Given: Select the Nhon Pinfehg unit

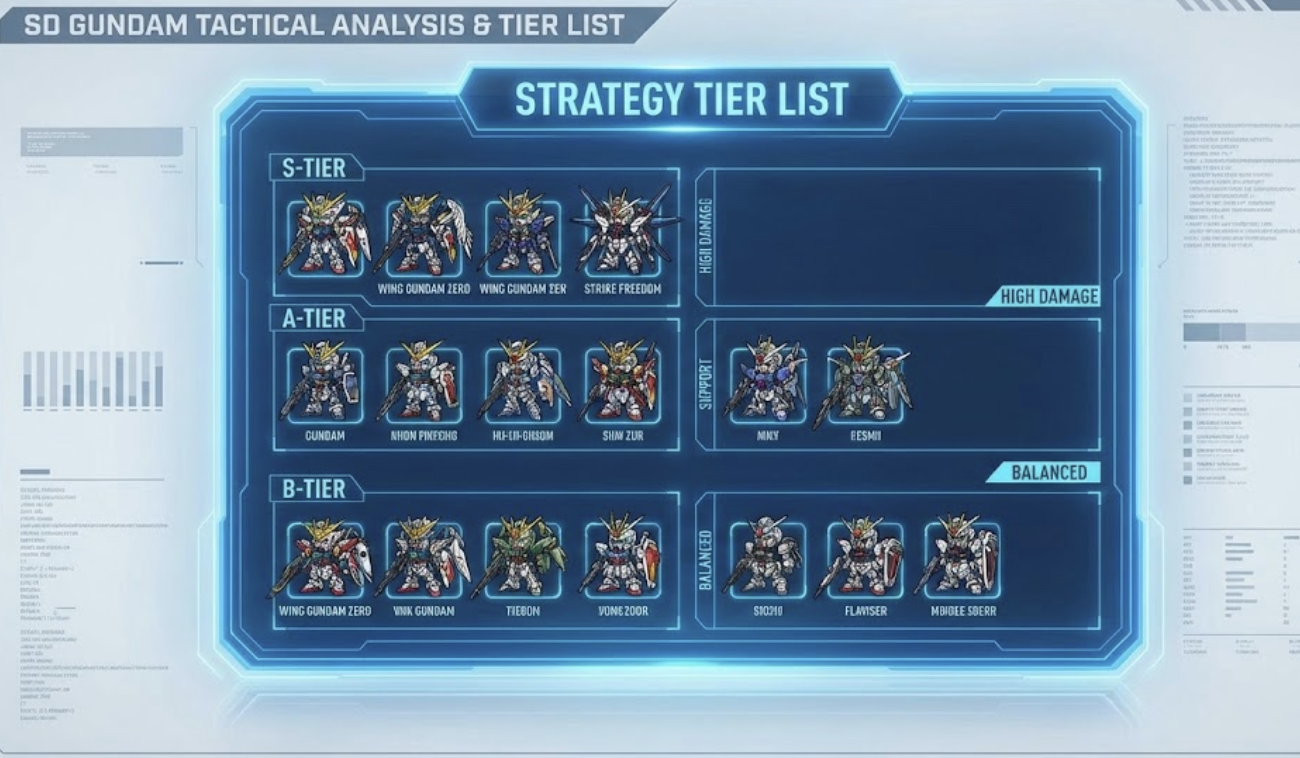Looking at the screenshot, I should (x=423, y=384).
